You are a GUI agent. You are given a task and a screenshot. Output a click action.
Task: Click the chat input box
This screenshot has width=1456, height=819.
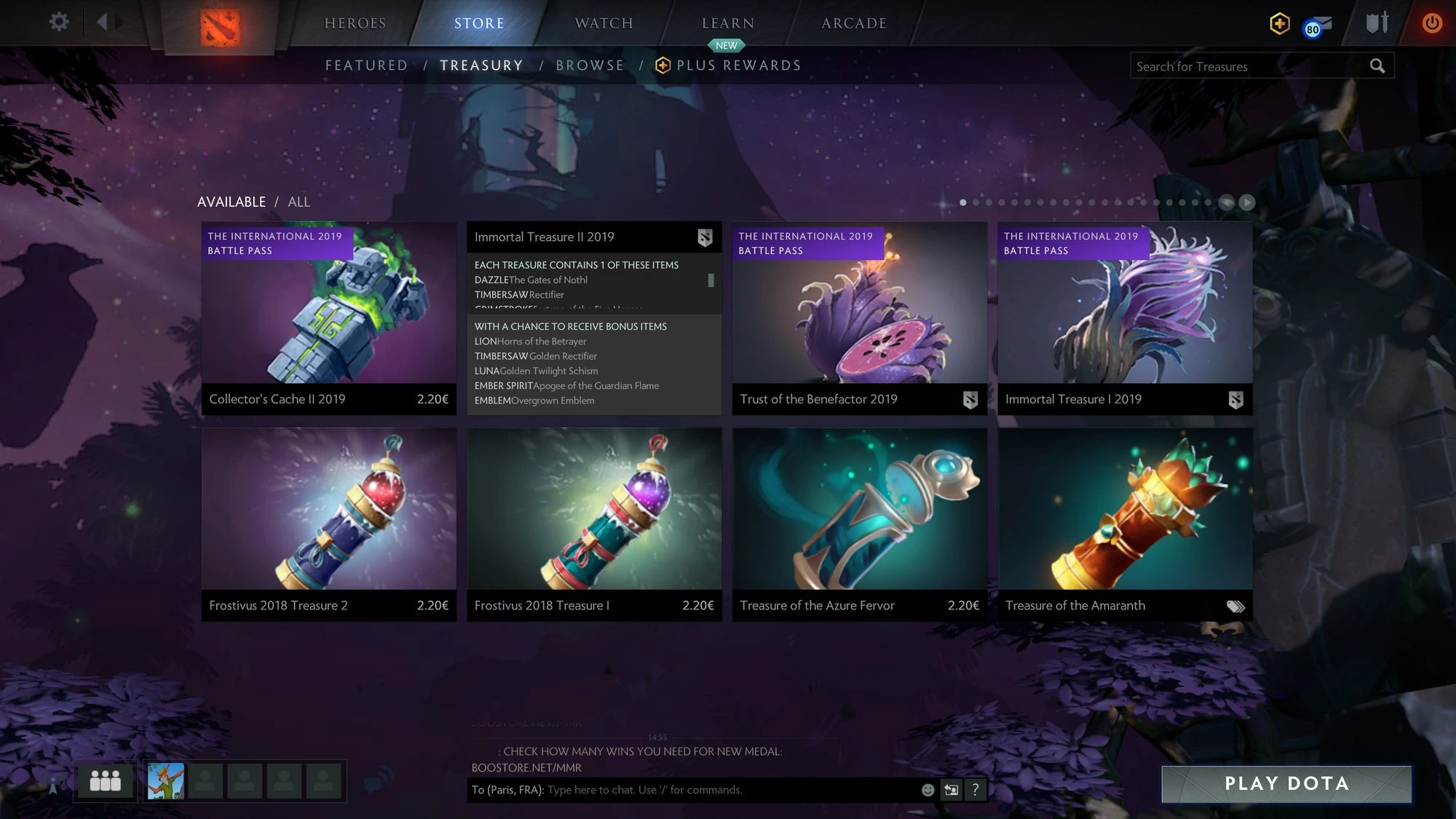(728, 790)
